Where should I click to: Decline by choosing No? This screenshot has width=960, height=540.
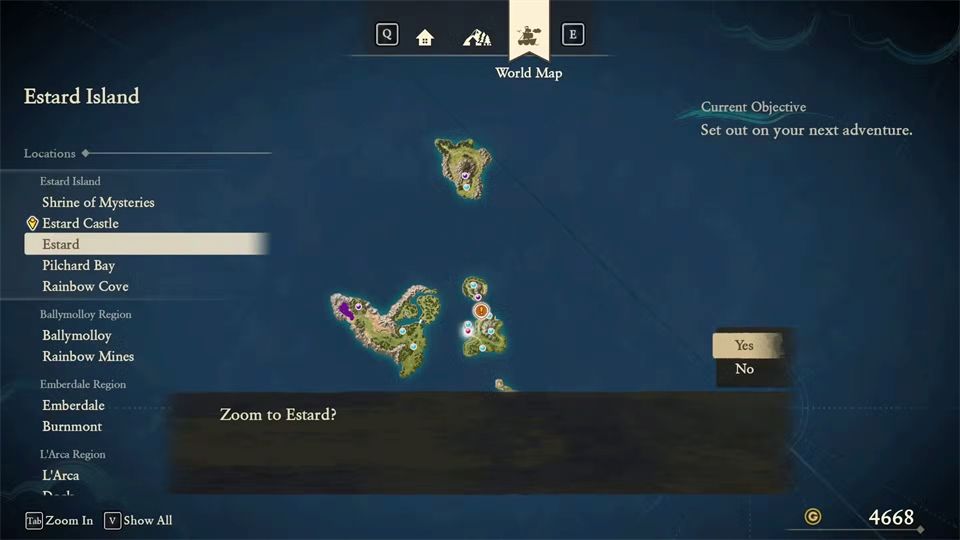[745, 369]
